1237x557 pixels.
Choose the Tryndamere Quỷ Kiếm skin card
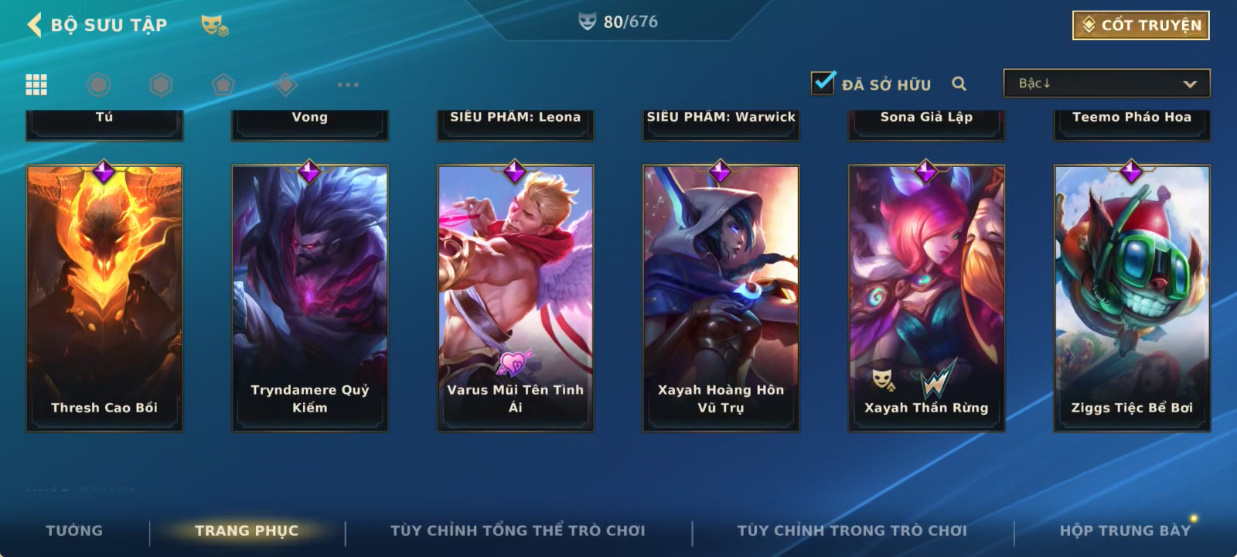[310, 298]
